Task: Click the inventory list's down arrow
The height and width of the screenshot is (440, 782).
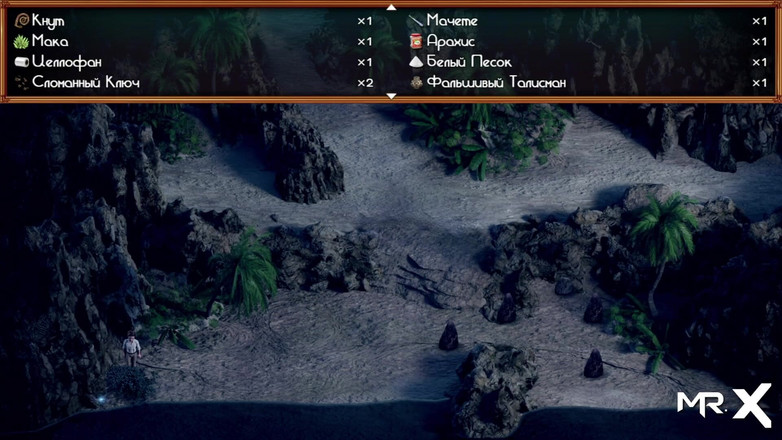Action: (x=391, y=96)
